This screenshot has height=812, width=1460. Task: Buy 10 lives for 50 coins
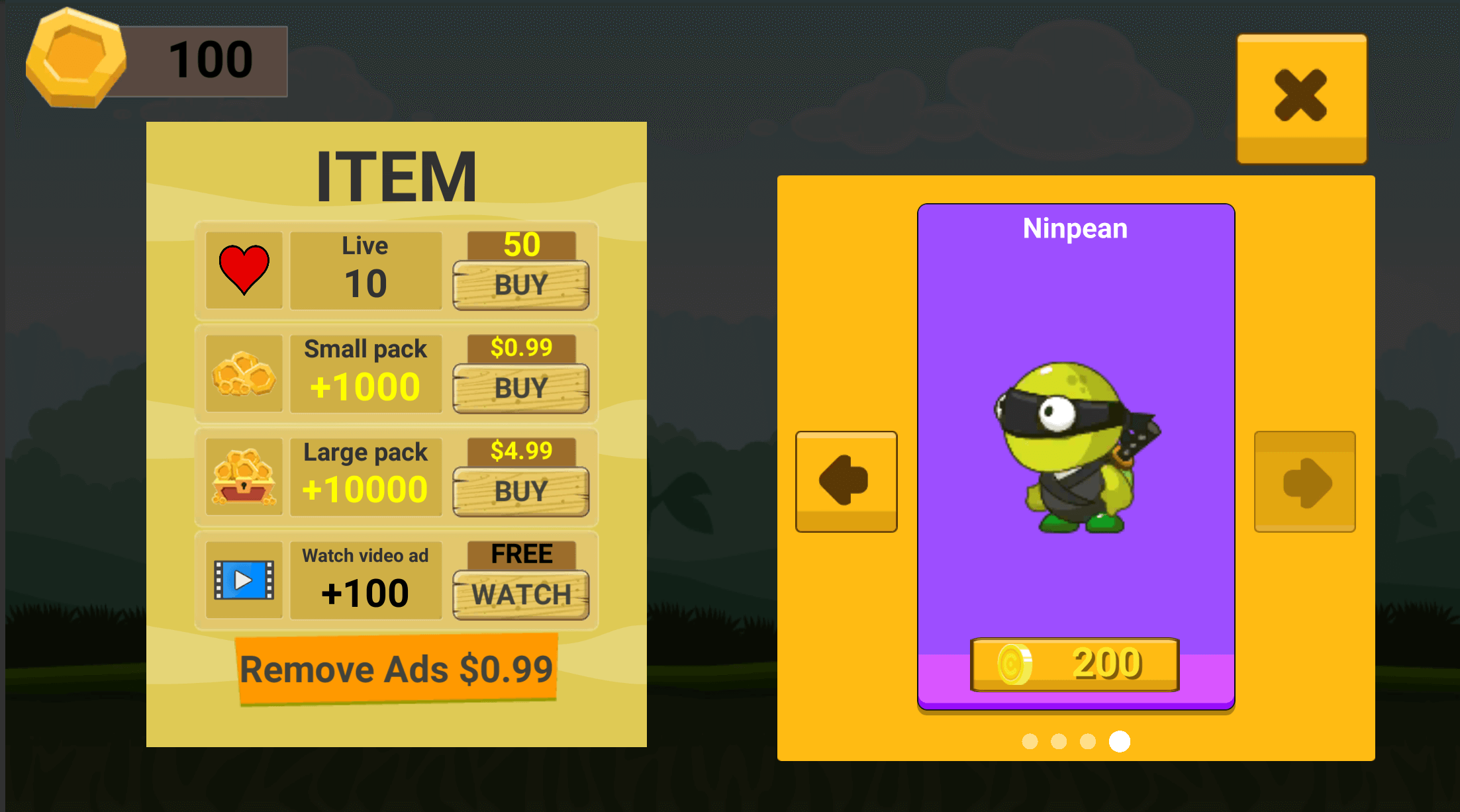coord(521,285)
